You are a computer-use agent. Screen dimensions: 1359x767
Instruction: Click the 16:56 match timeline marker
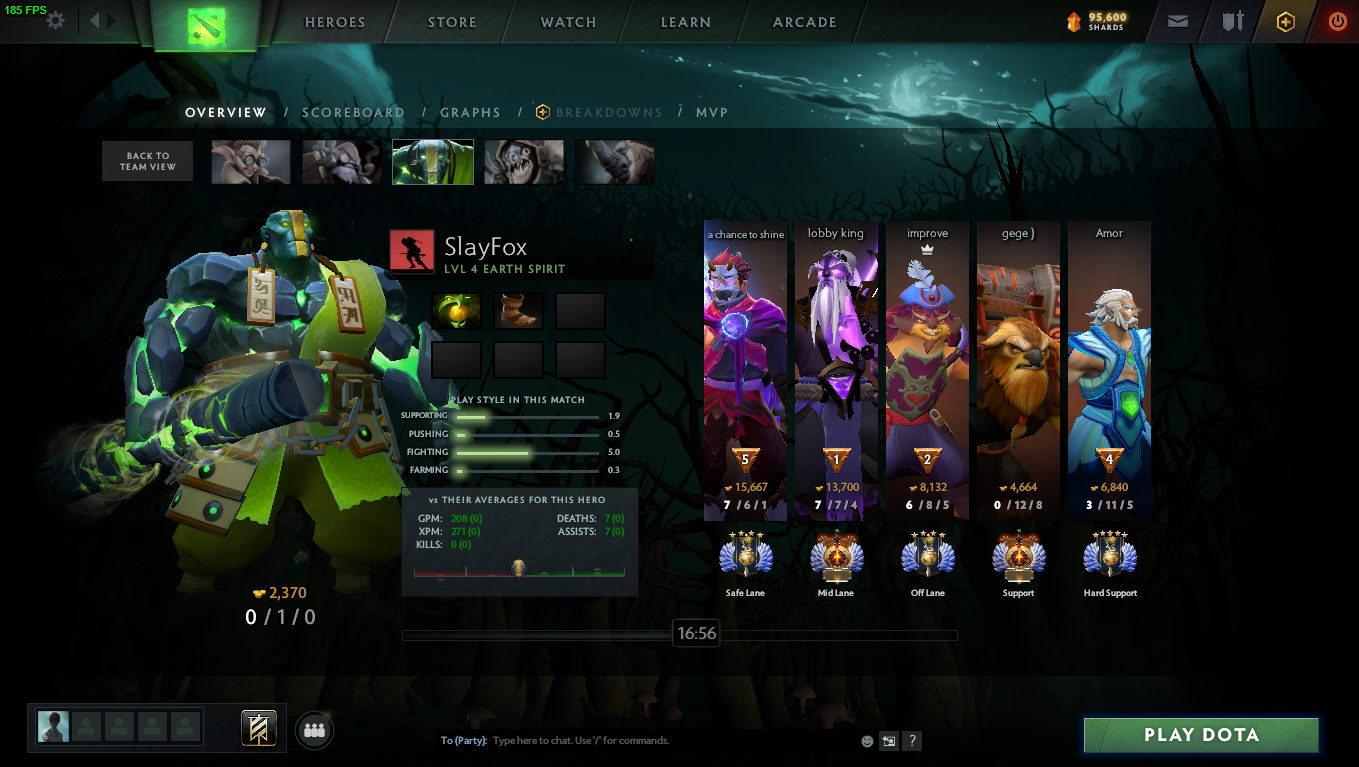click(696, 634)
